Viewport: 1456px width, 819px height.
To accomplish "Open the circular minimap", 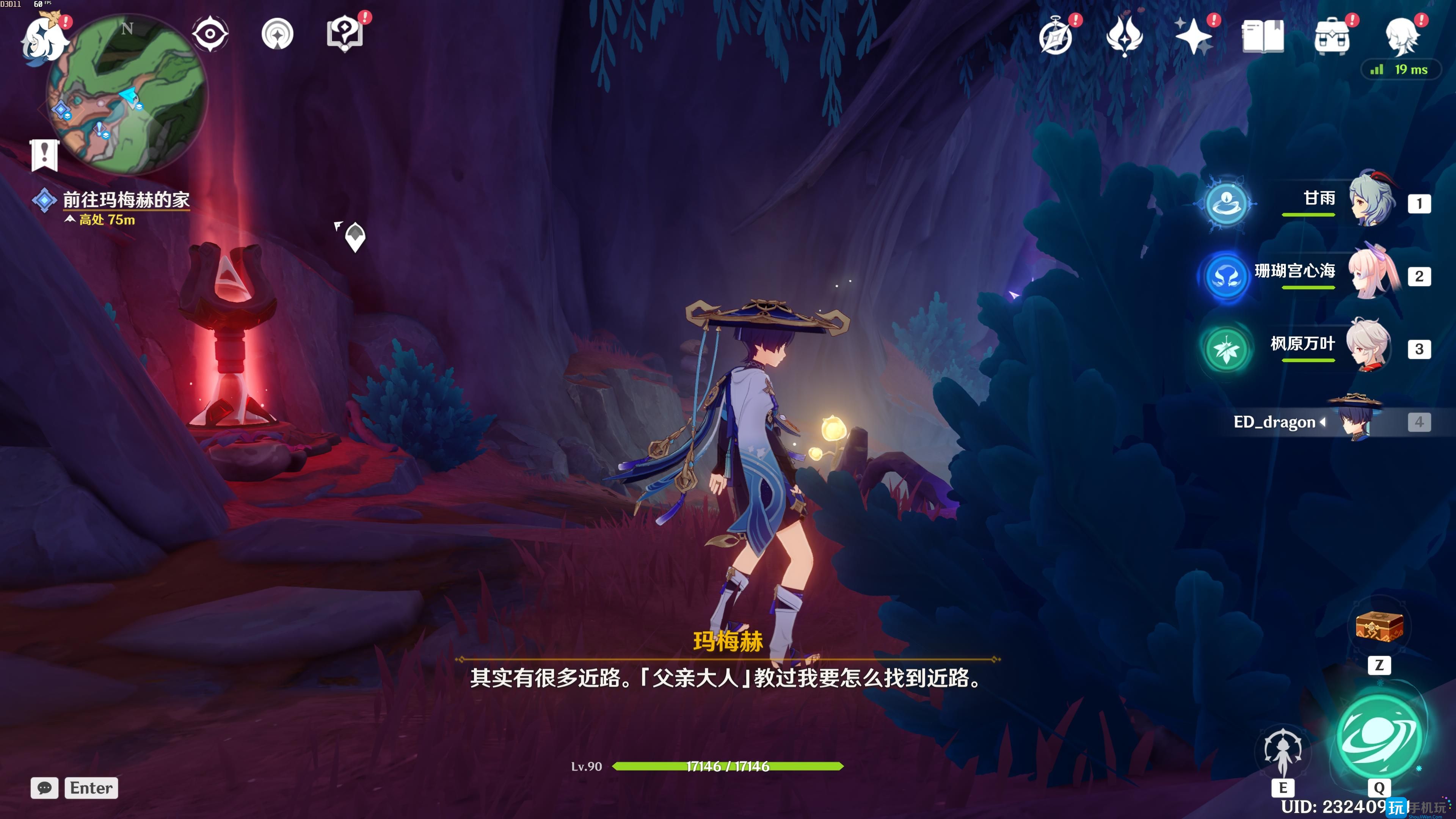I will coord(128,94).
